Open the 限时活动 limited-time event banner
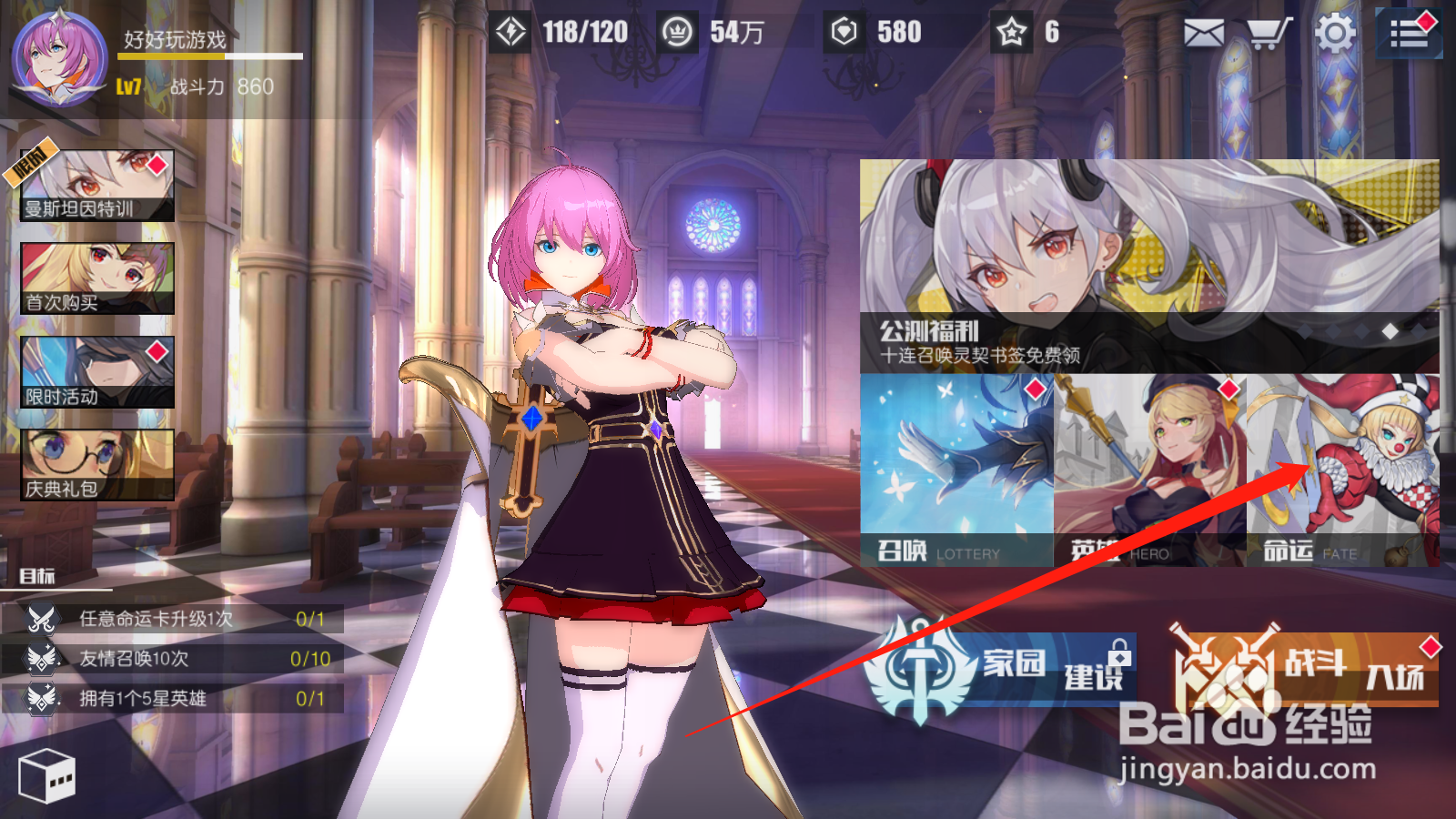1456x819 pixels. tap(96, 371)
